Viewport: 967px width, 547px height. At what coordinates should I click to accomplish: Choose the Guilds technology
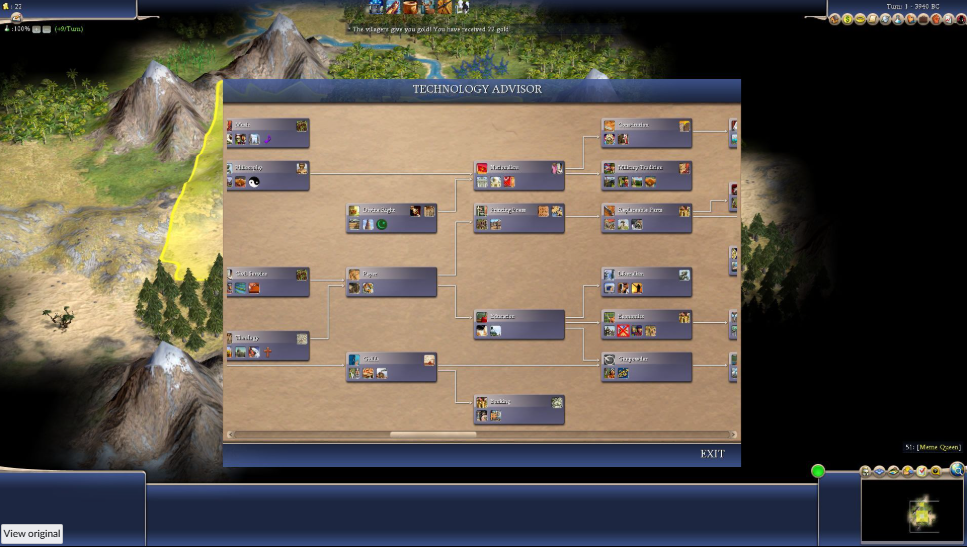tap(392, 366)
